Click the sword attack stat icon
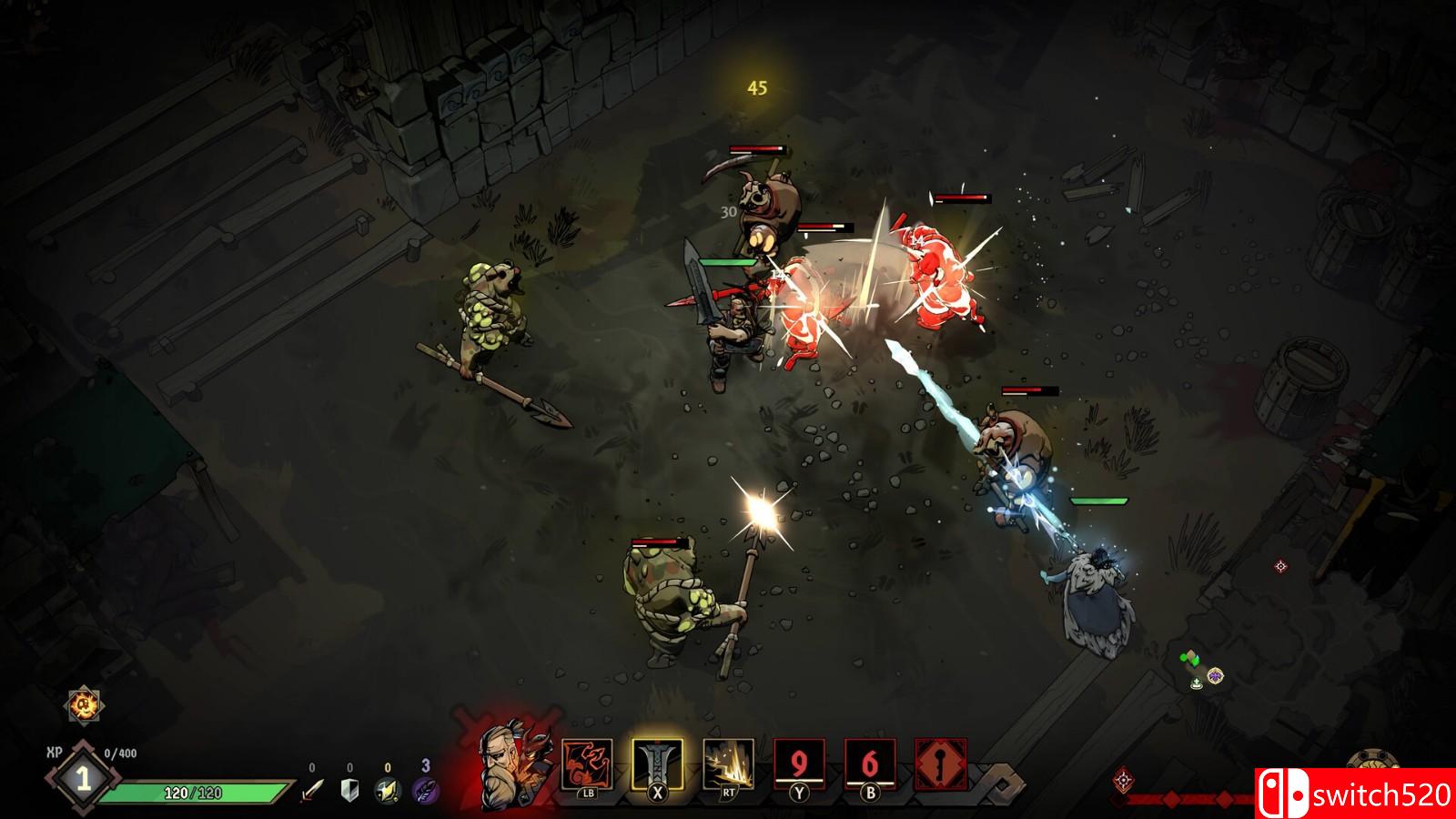 [312, 790]
